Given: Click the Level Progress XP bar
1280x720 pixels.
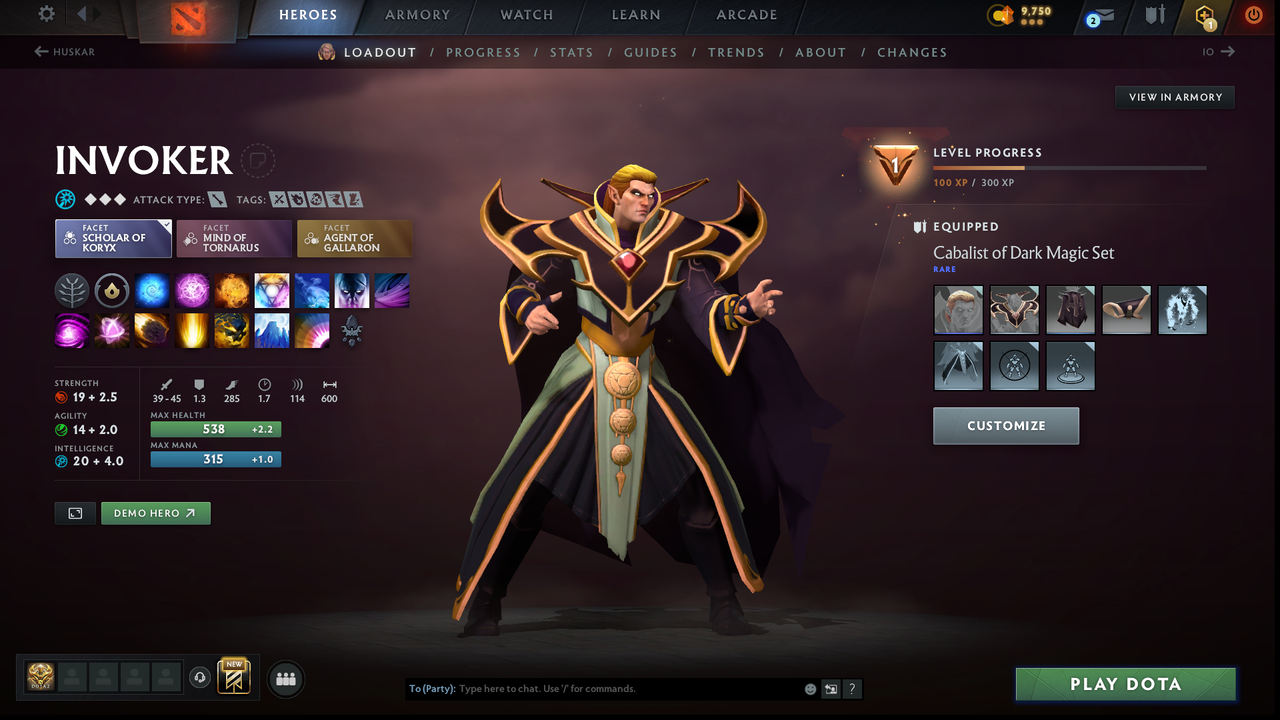Looking at the screenshot, I should coord(1070,167).
